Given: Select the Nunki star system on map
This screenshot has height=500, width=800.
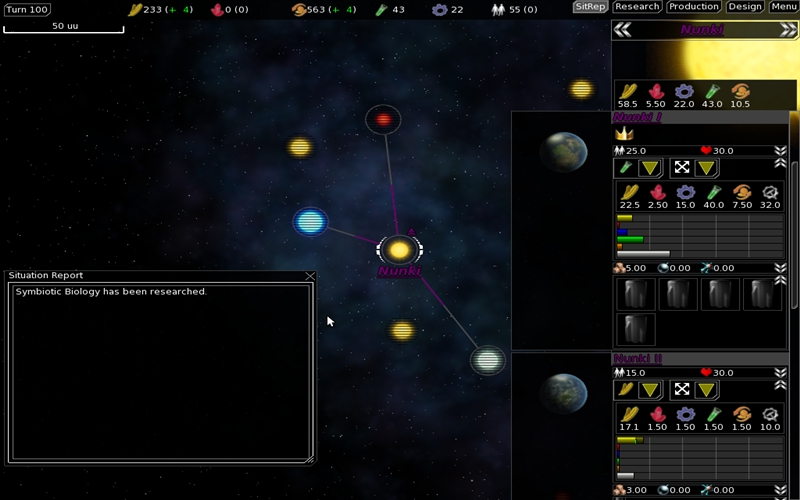Looking at the screenshot, I should pos(399,250).
